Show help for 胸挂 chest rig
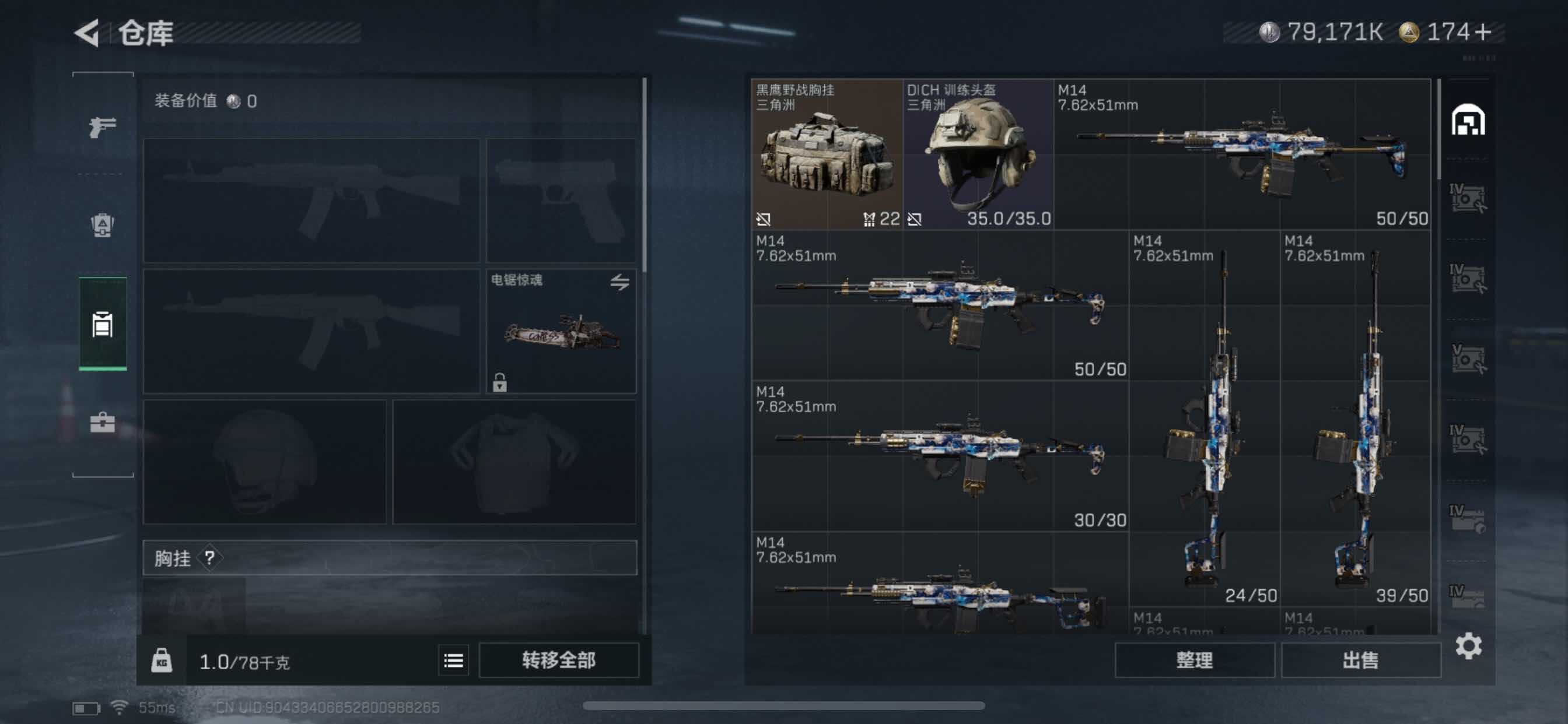This screenshot has height=724, width=1568. coord(210,557)
